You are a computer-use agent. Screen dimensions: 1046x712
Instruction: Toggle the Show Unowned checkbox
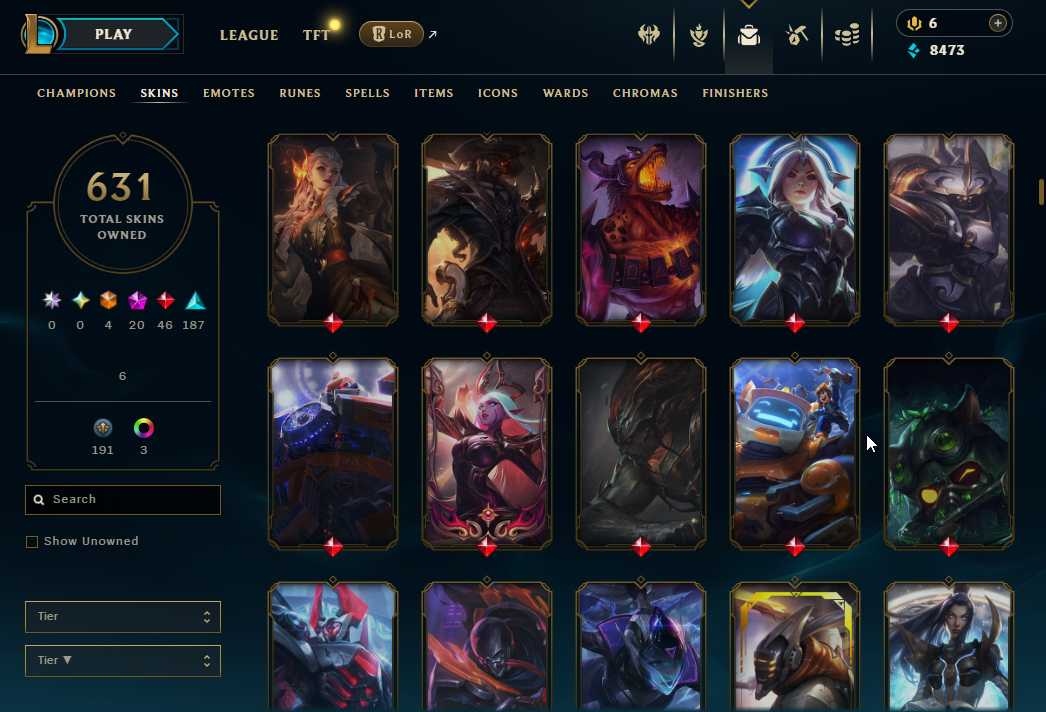point(32,542)
